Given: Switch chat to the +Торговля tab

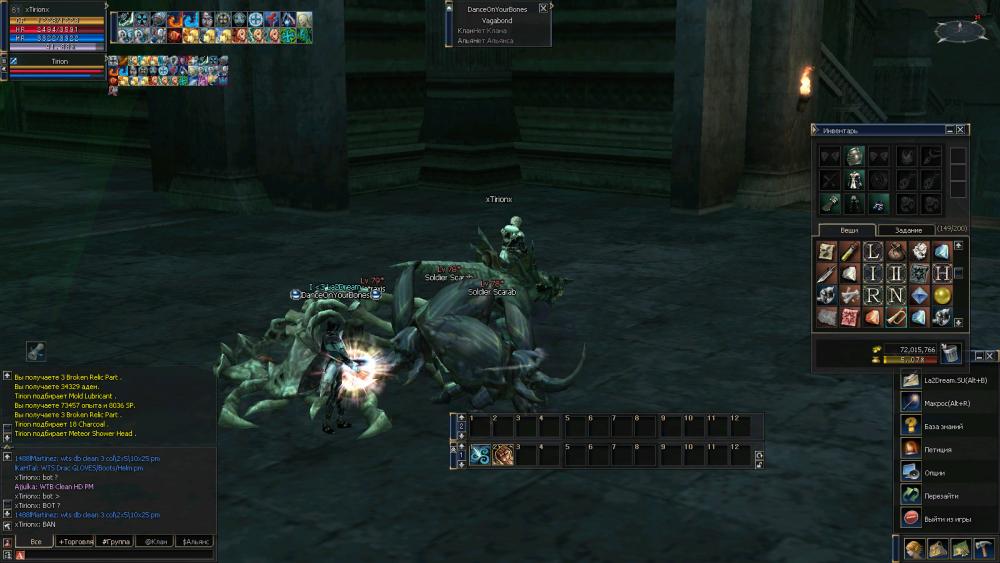Looking at the screenshot, I should pyautogui.click(x=76, y=541).
